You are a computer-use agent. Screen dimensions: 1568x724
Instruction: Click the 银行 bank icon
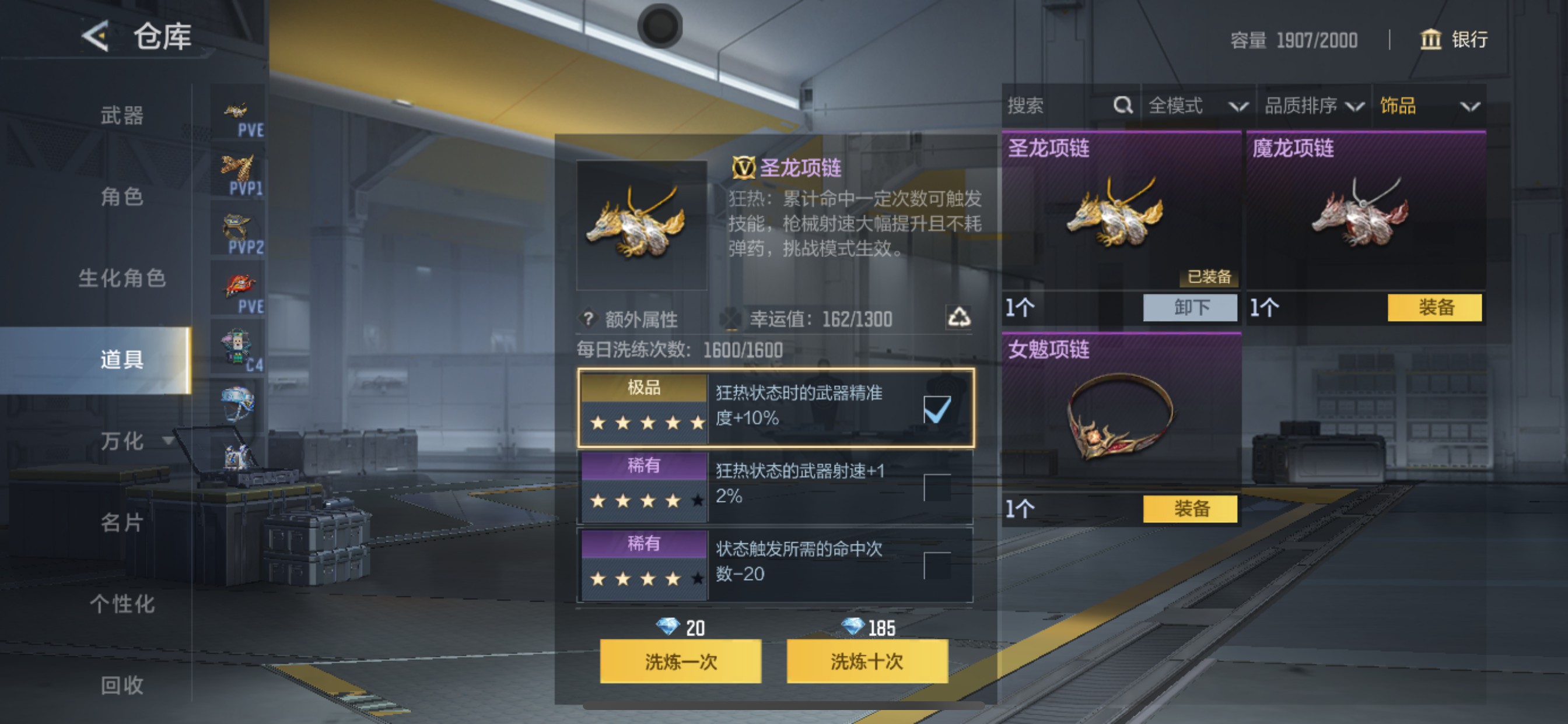pos(1431,40)
